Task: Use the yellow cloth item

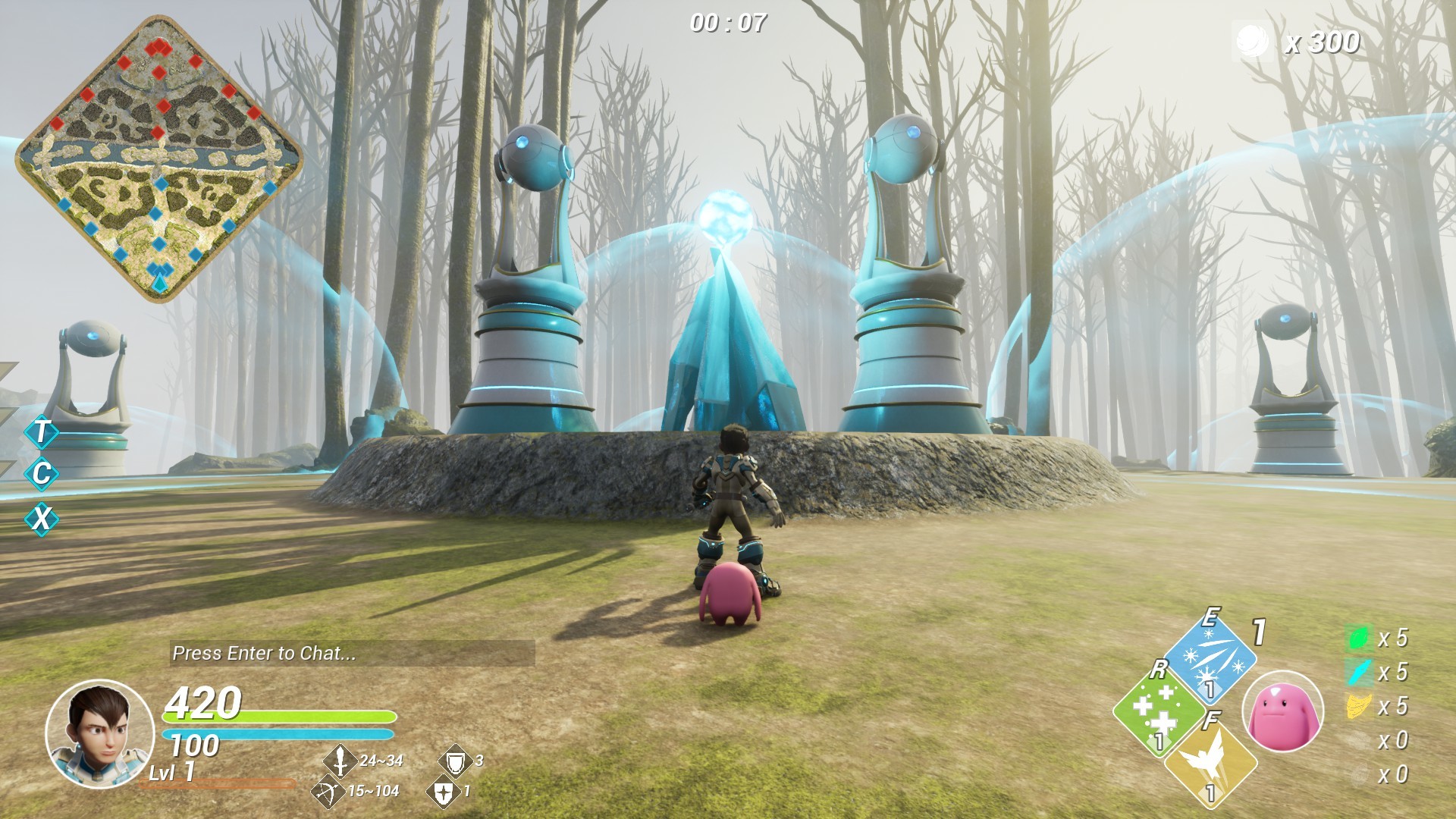Action: click(1358, 706)
